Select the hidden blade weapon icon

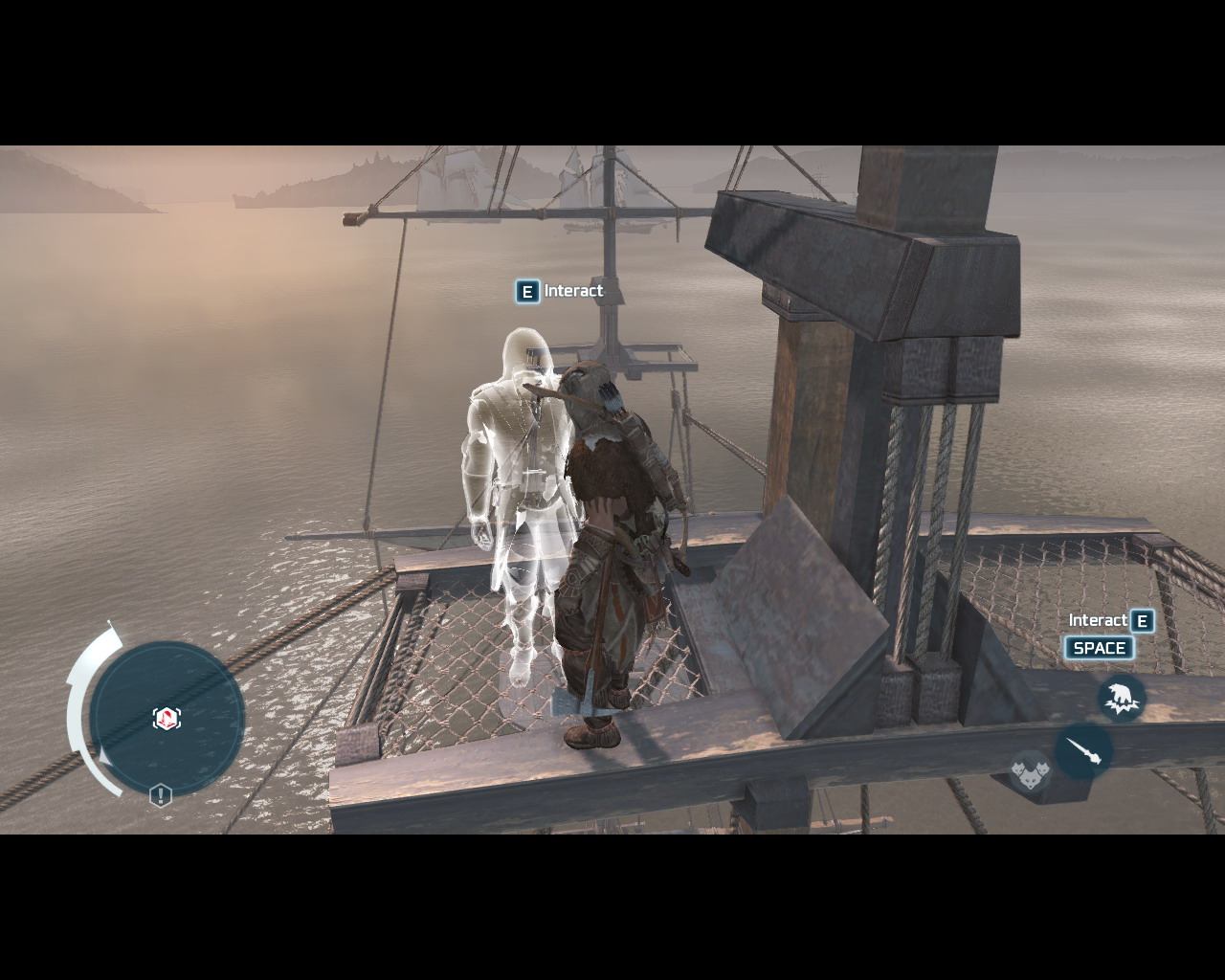pos(1083,751)
